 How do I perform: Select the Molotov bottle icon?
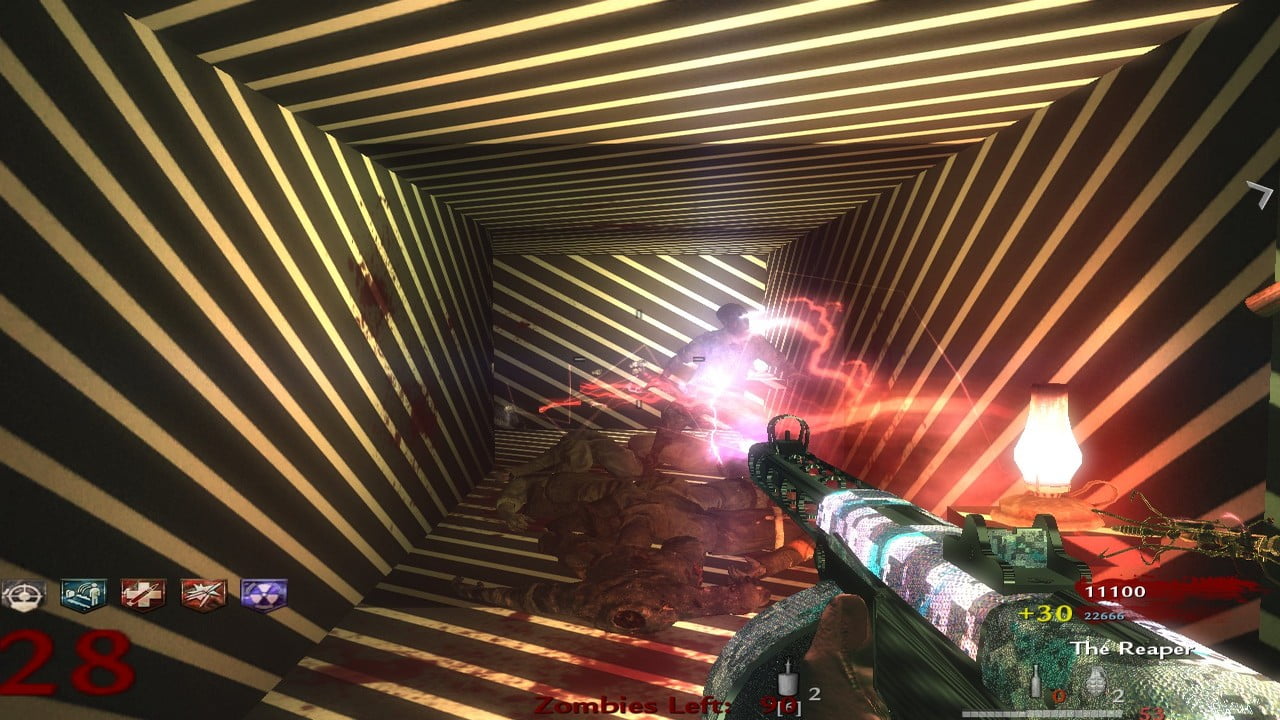(1035, 685)
